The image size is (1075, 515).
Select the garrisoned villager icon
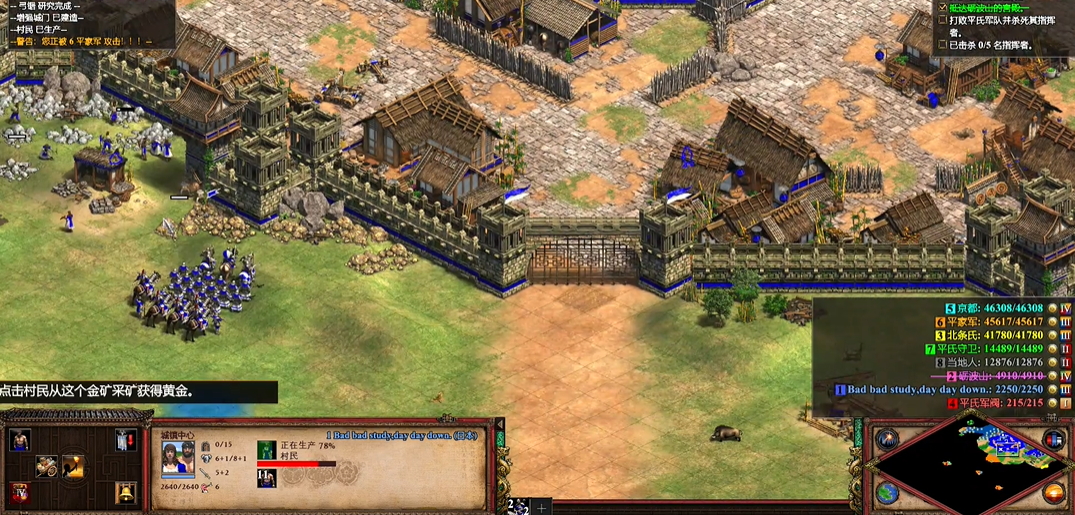click(266, 478)
